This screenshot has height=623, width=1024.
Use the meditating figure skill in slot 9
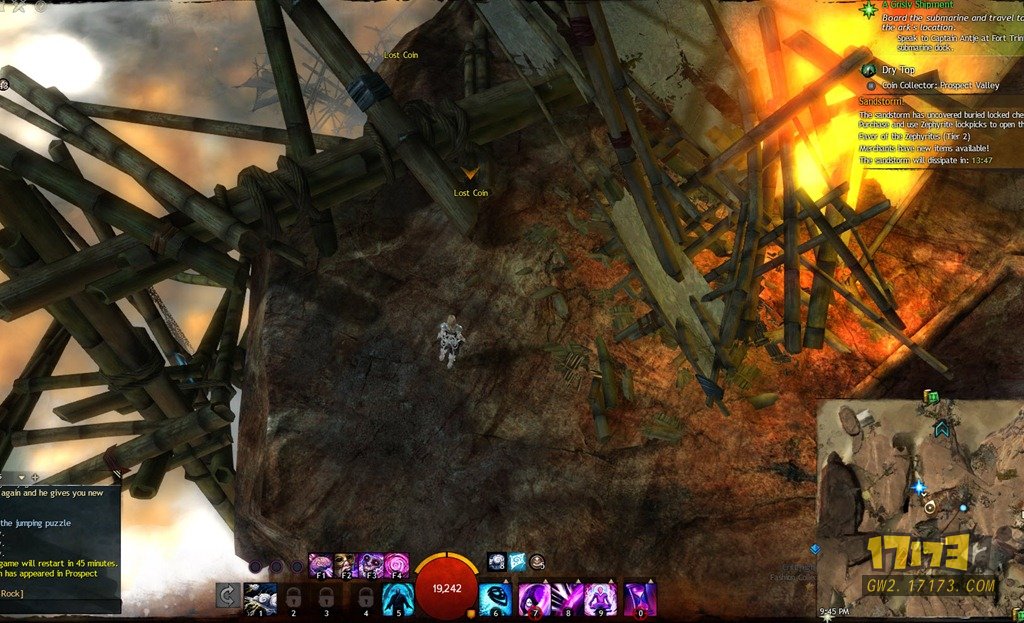[601, 598]
